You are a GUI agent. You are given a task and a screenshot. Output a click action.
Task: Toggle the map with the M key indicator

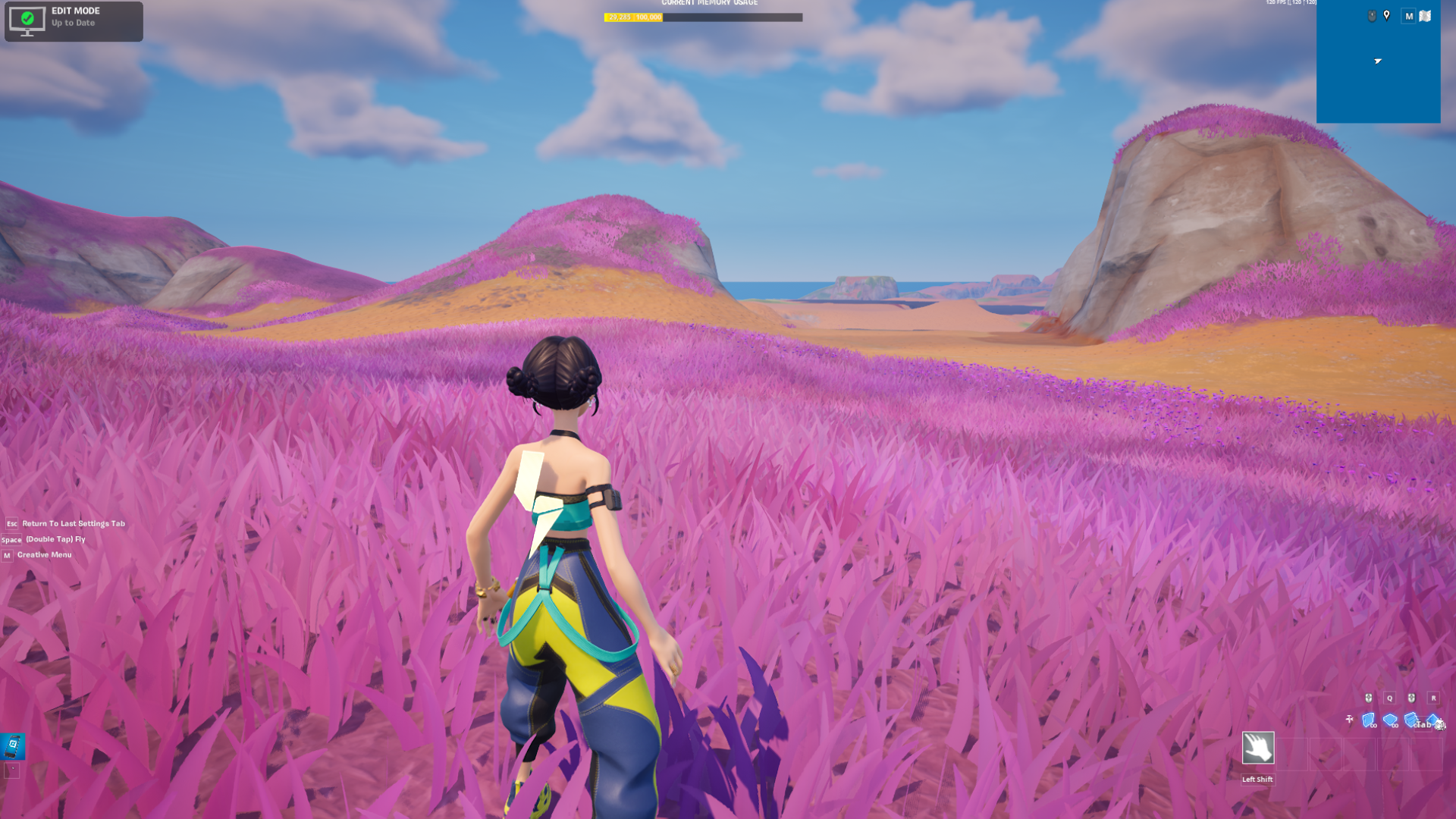click(1409, 15)
